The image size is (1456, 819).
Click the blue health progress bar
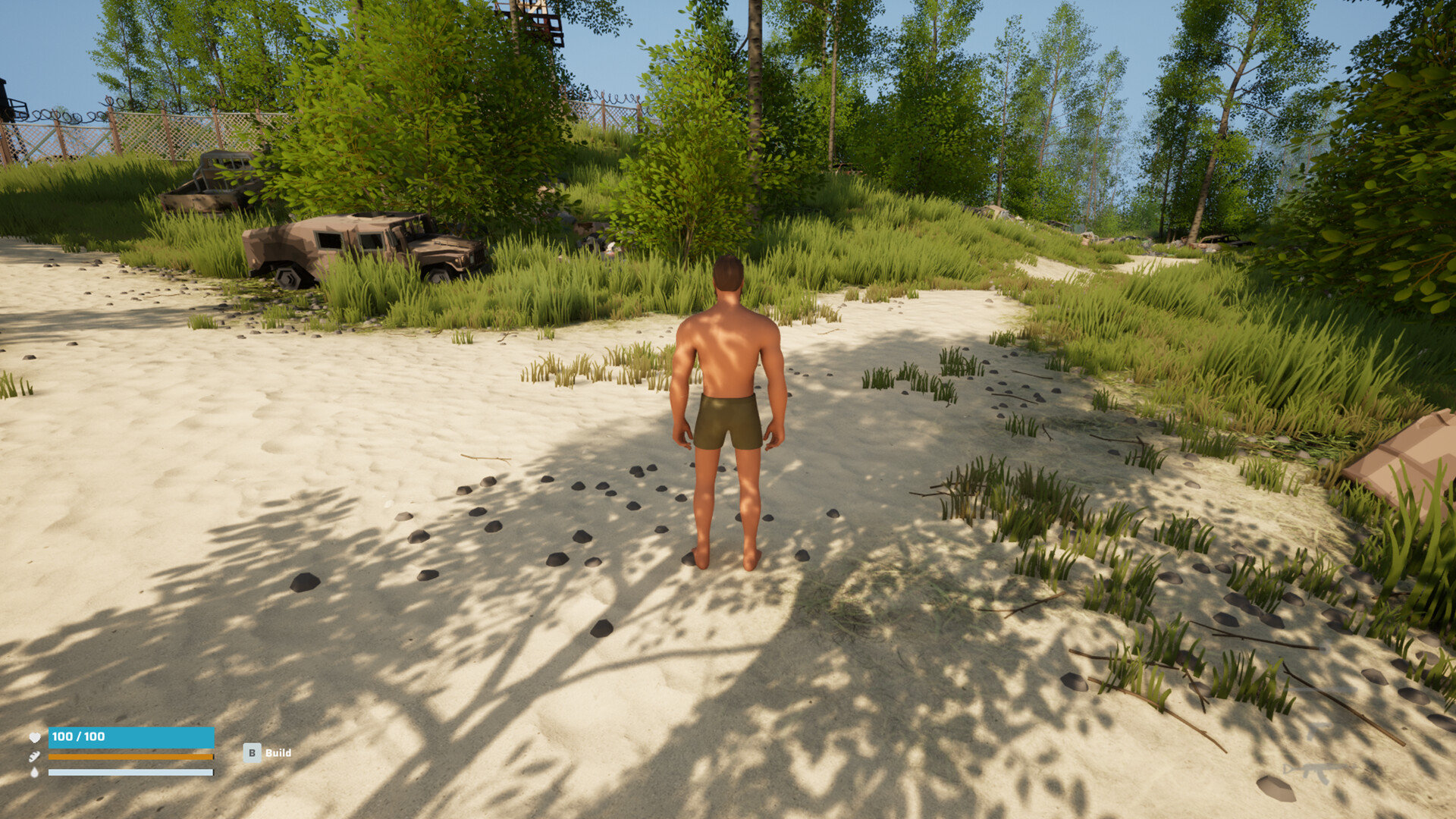152,736
